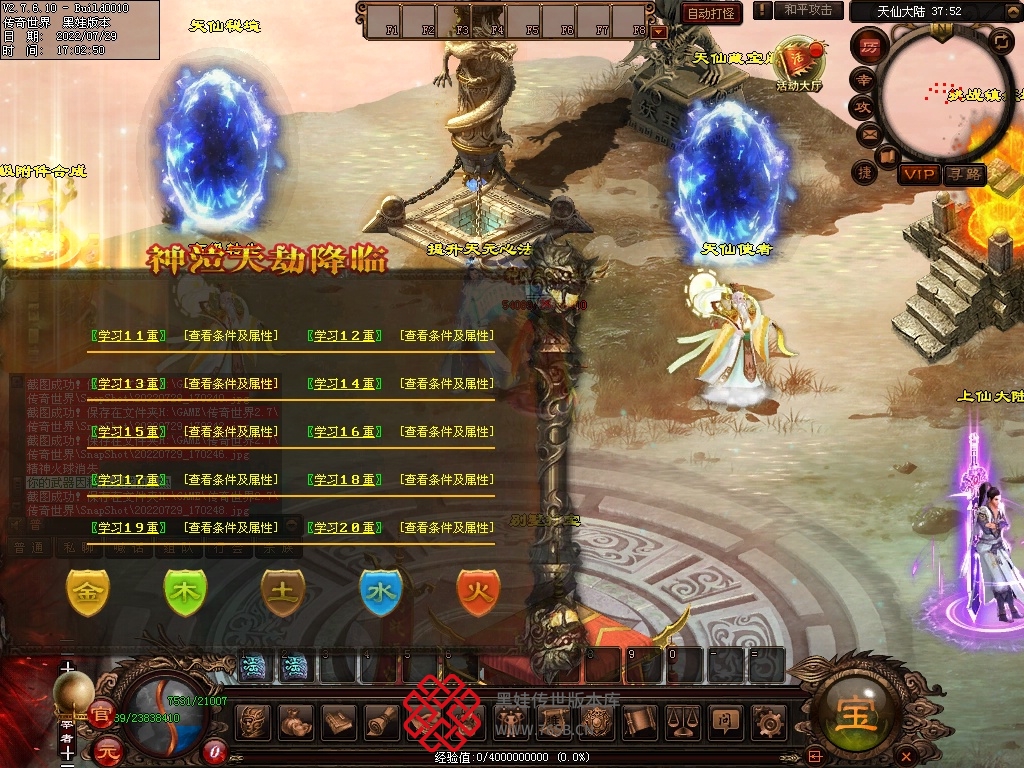The image size is (1024, 768).
Task: Choose the 学习11重 dialogue option
Action: pos(127,336)
